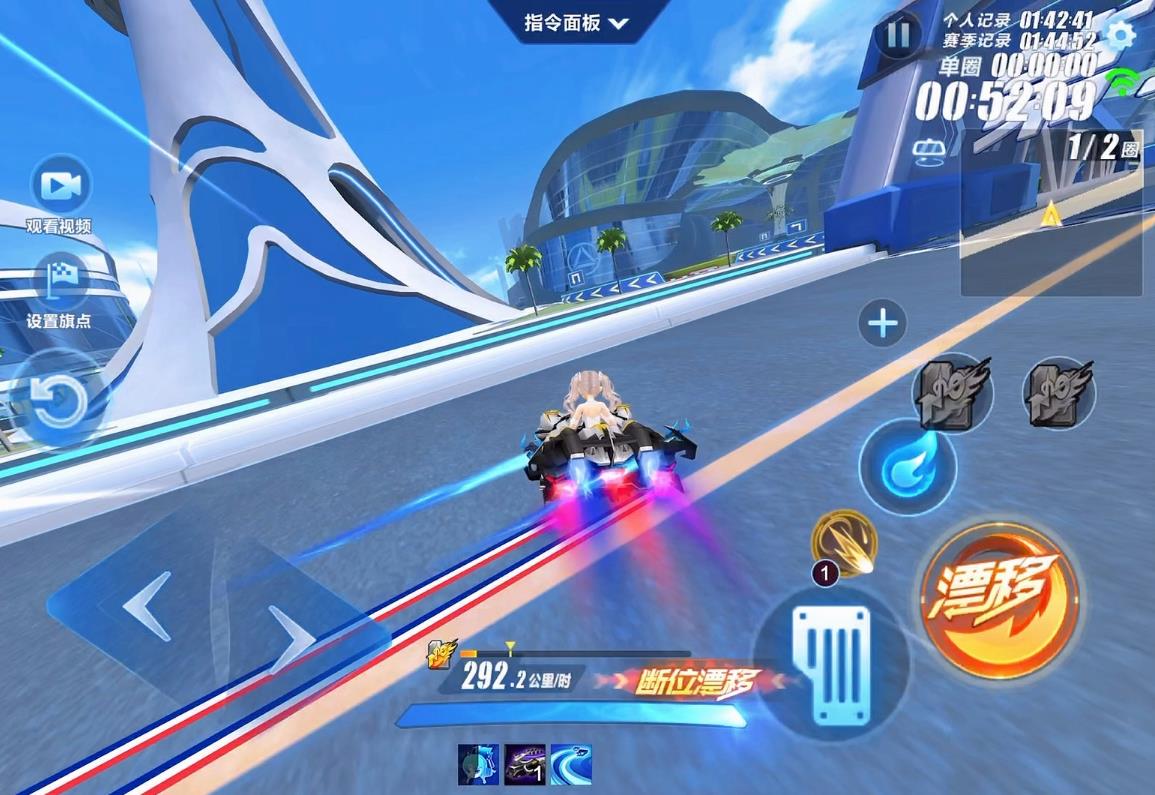
Task: Steer left with the left arrow
Action: coord(146,607)
